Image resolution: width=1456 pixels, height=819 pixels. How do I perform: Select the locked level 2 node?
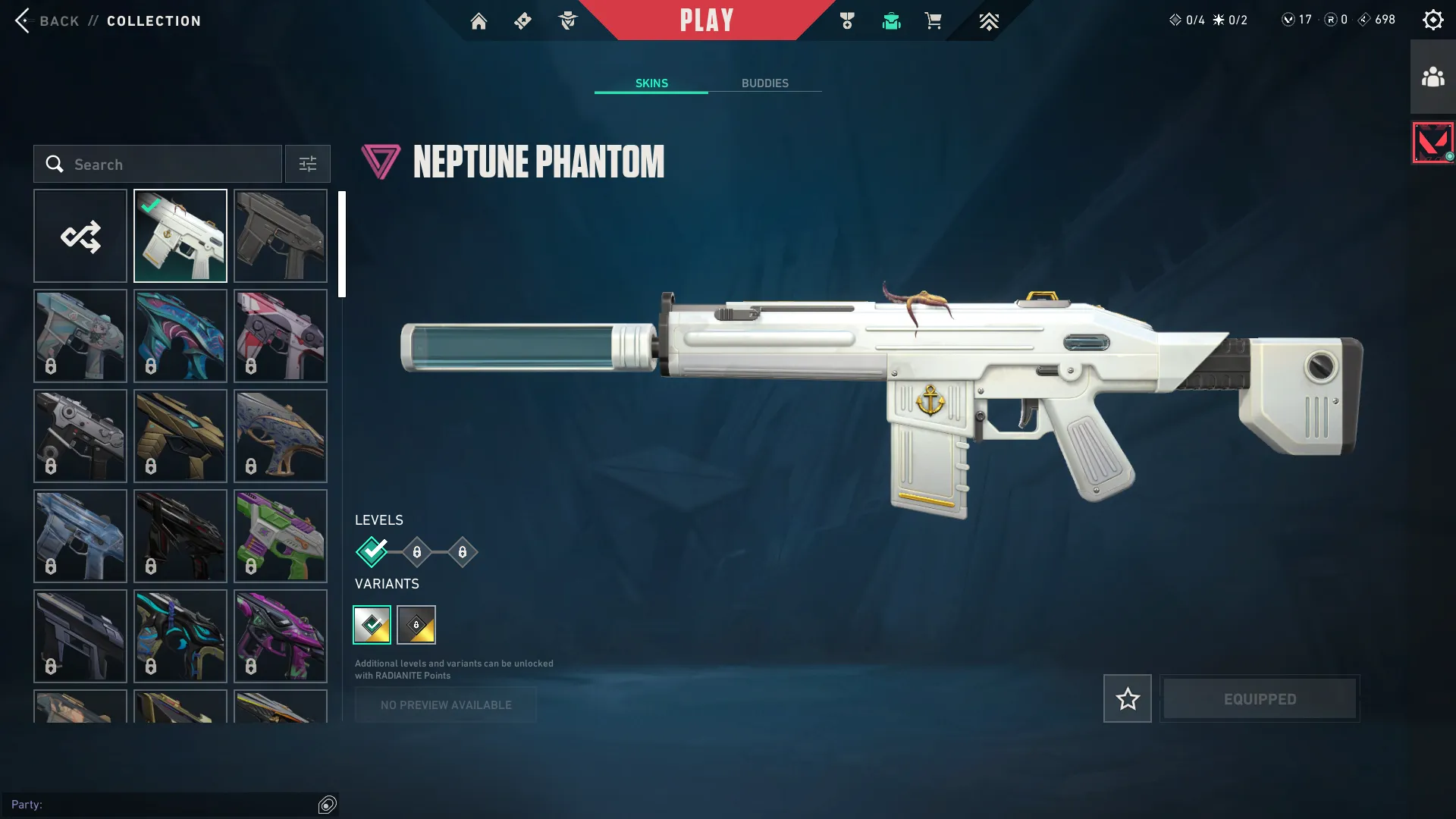(416, 552)
